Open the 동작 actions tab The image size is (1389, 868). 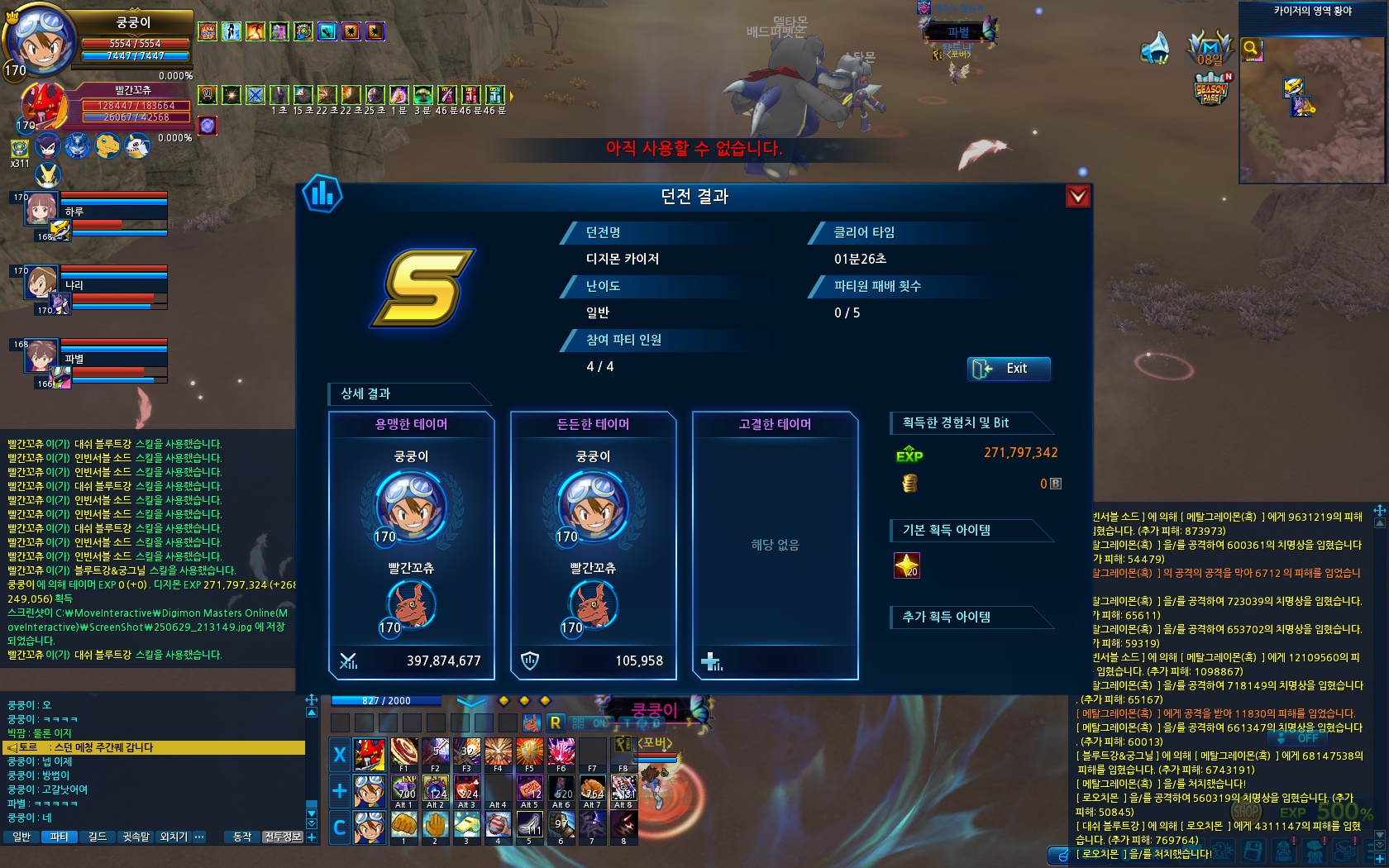242,837
